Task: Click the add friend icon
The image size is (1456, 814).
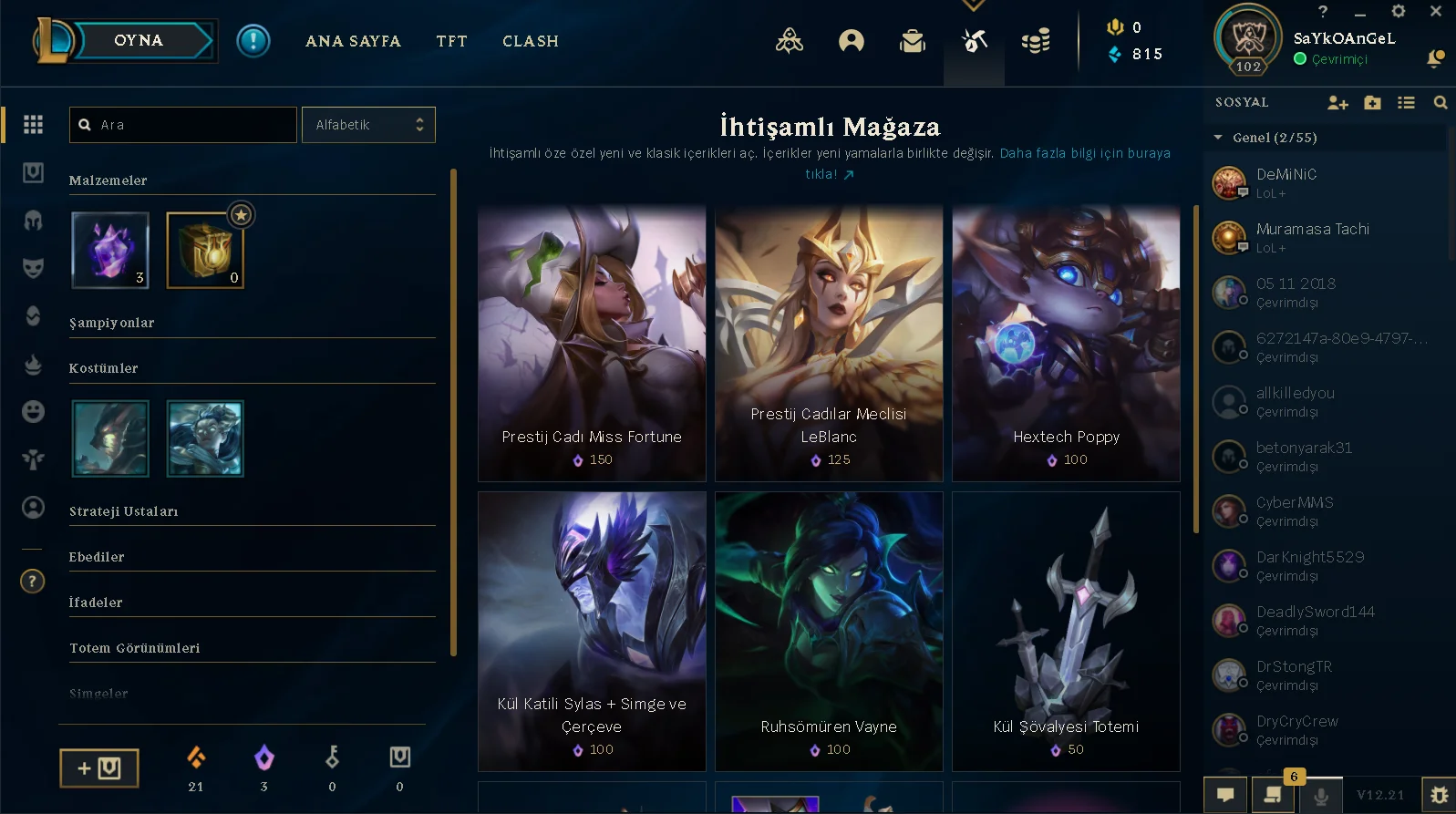Action: tap(1337, 103)
